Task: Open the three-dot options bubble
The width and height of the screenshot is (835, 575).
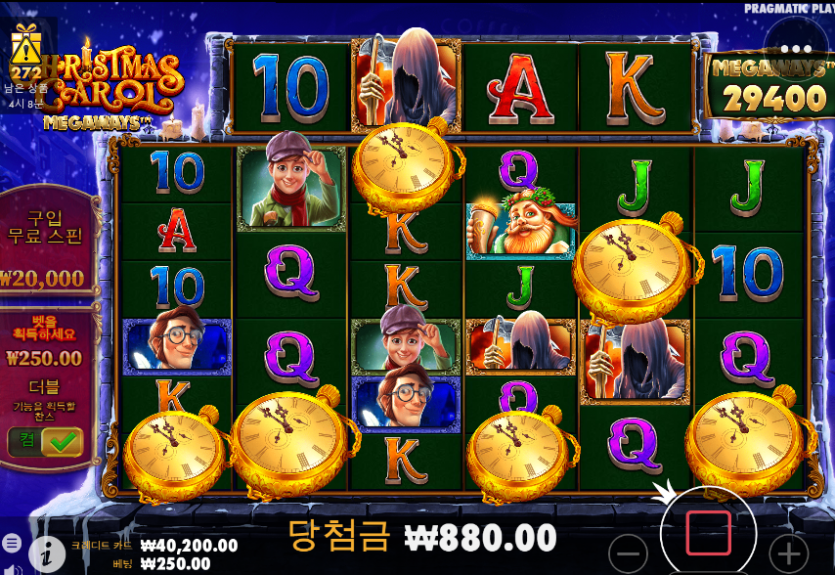Action: [x=796, y=48]
